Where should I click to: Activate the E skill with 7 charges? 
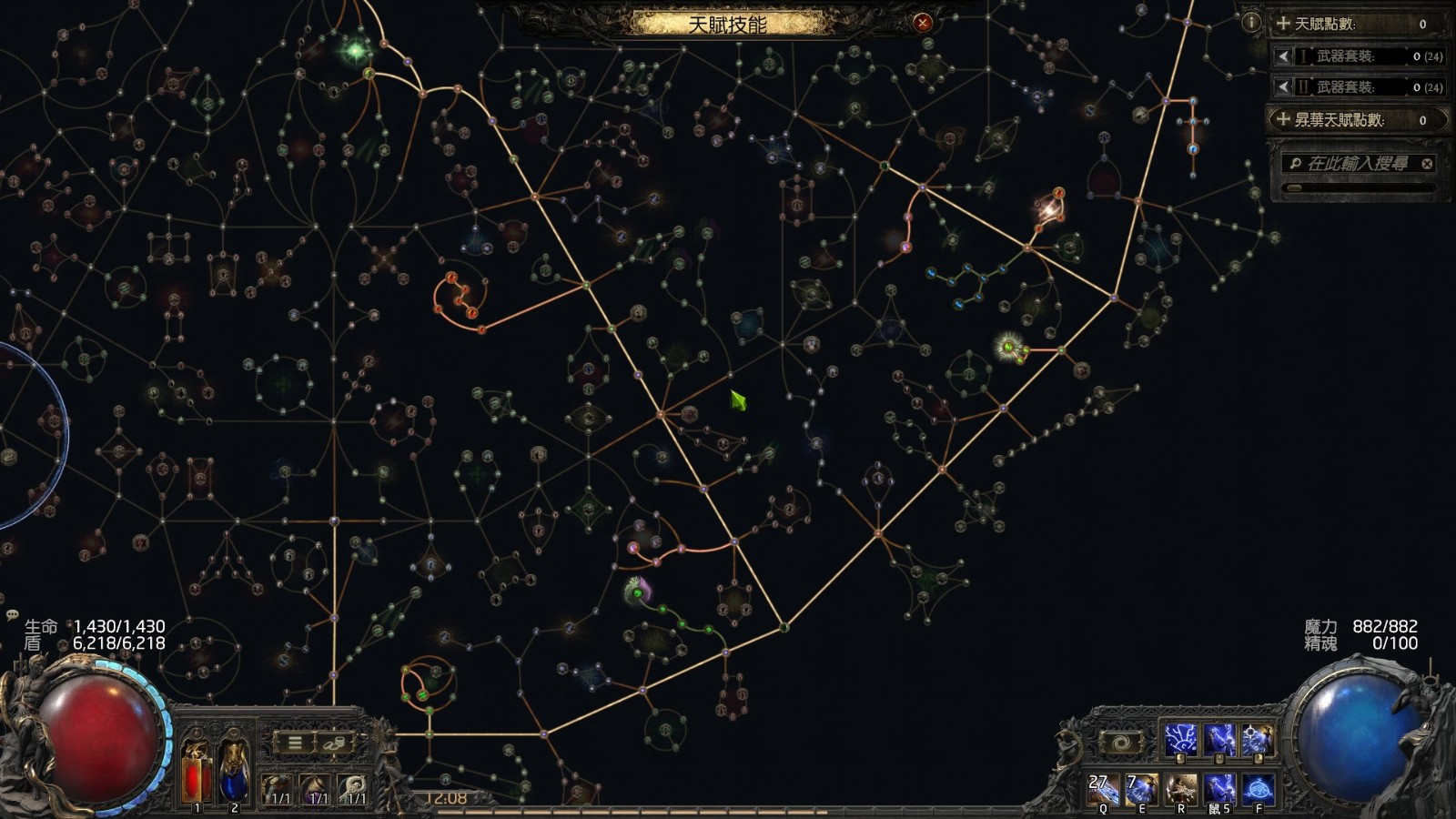[1142, 789]
